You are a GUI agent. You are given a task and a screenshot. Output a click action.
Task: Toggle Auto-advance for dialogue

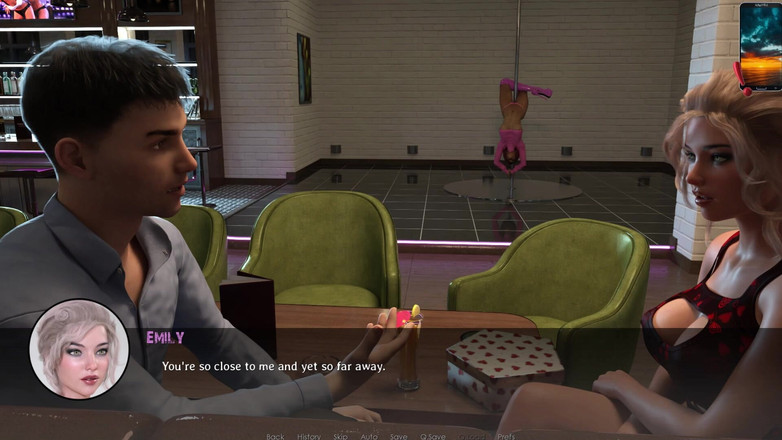369,436
